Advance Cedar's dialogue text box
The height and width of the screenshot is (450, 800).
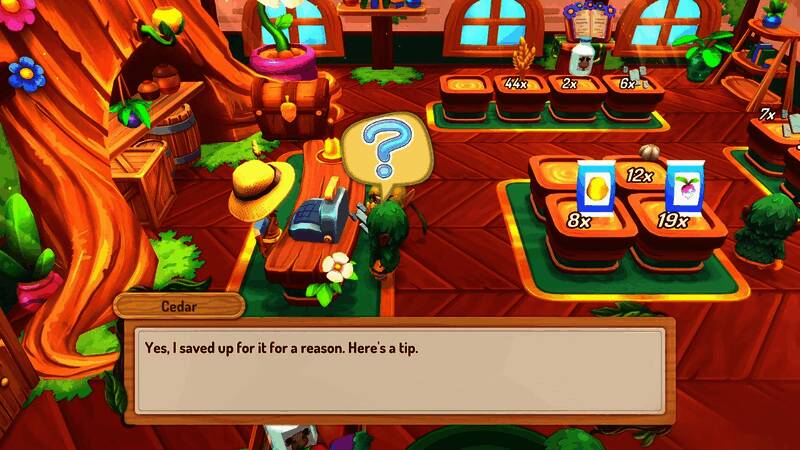400,370
